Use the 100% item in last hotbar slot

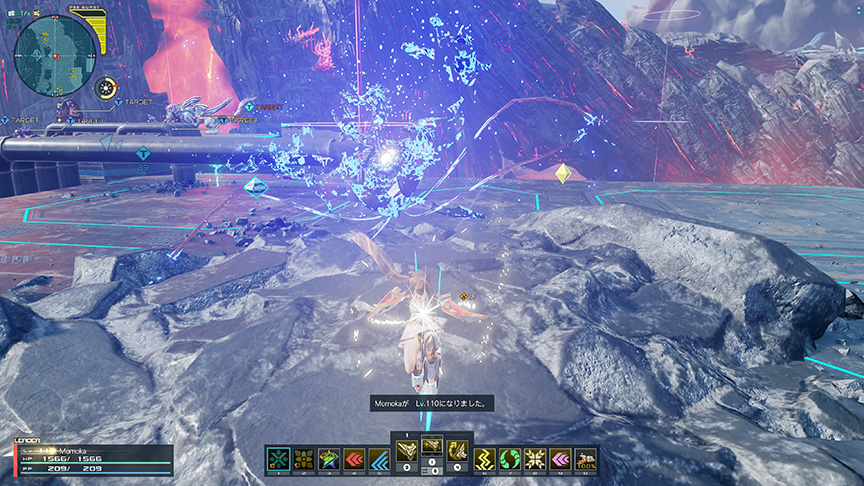(x=586, y=460)
